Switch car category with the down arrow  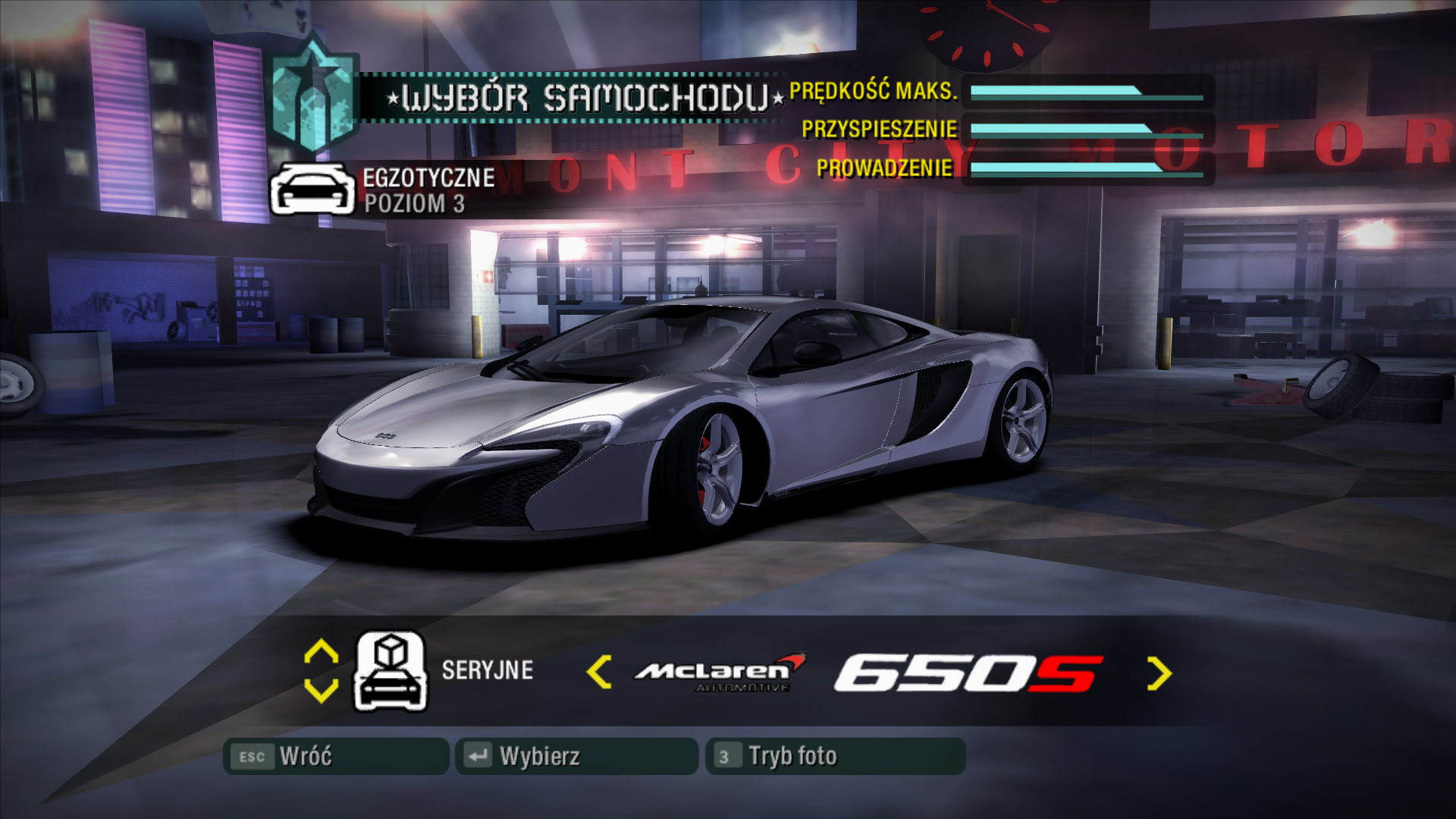(x=321, y=690)
